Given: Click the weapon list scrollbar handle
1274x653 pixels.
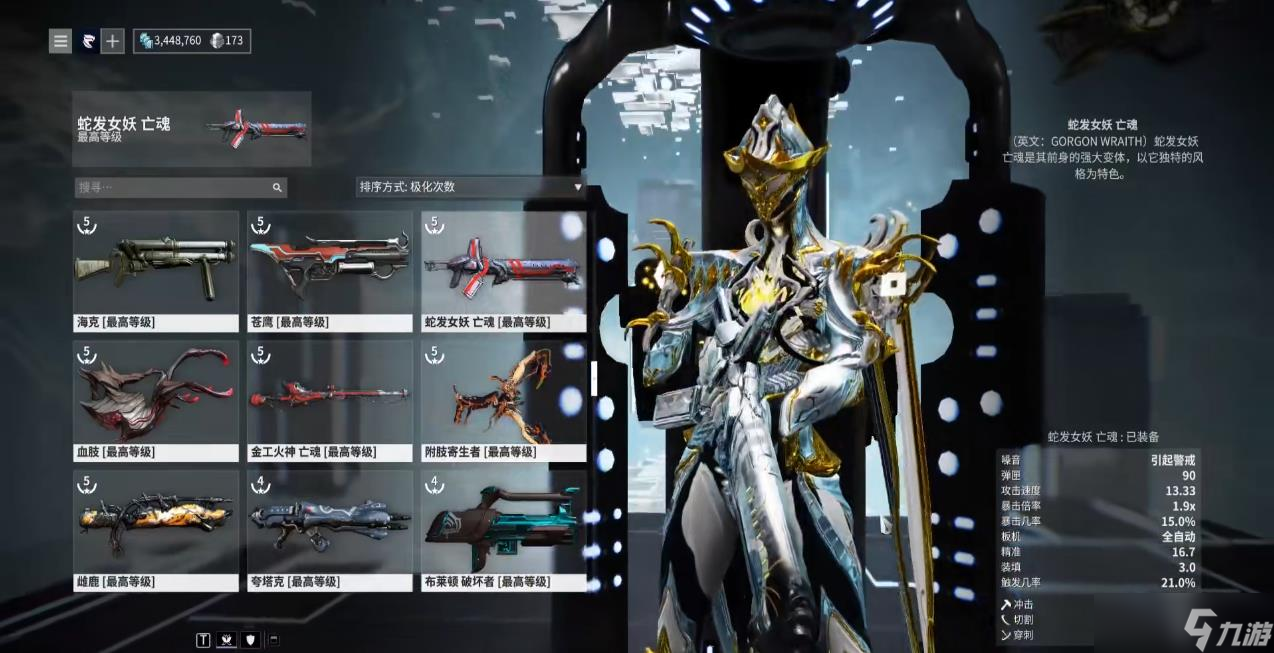Looking at the screenshot, I should 594,378.
